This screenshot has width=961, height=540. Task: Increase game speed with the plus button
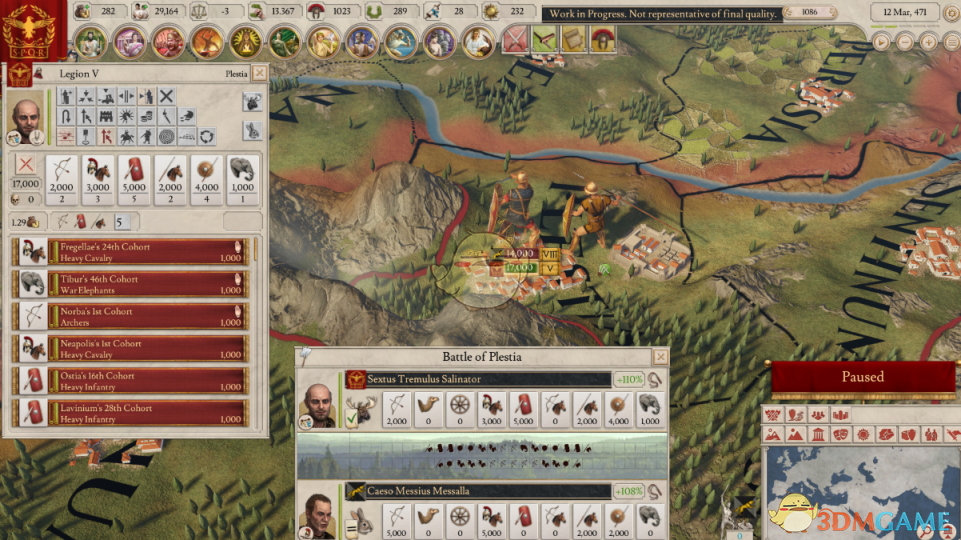coord(927,43)
